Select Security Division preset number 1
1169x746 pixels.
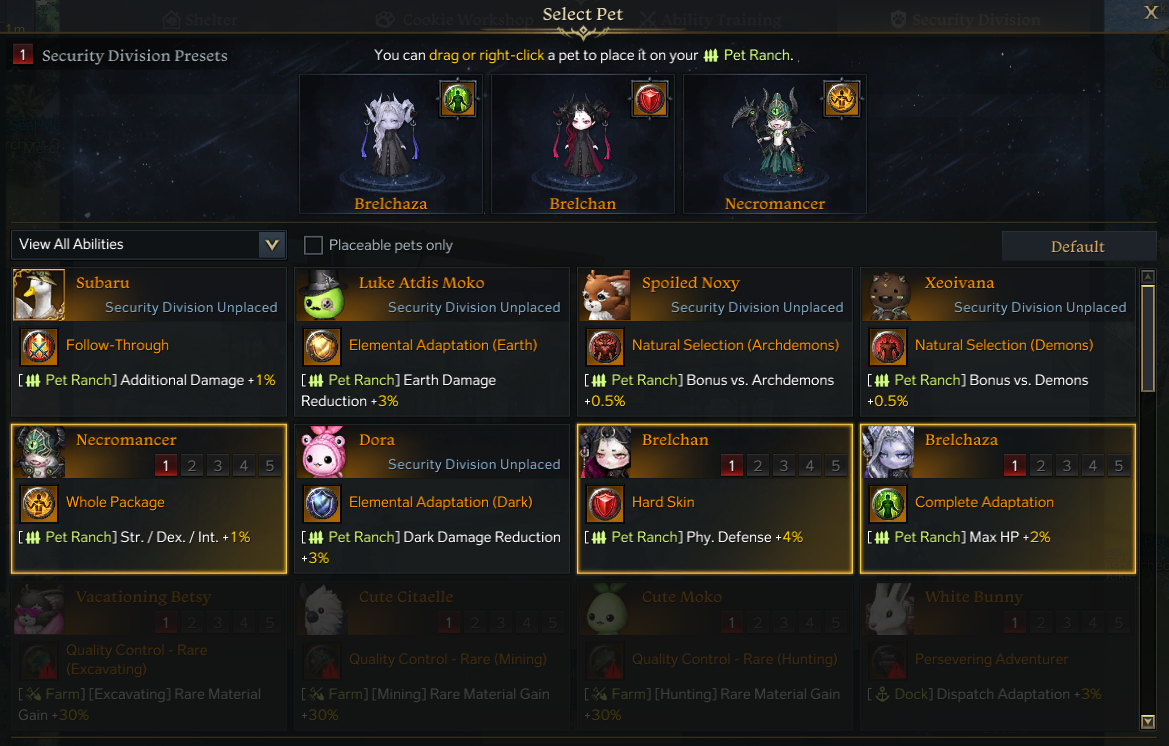(x=22, y=56)
